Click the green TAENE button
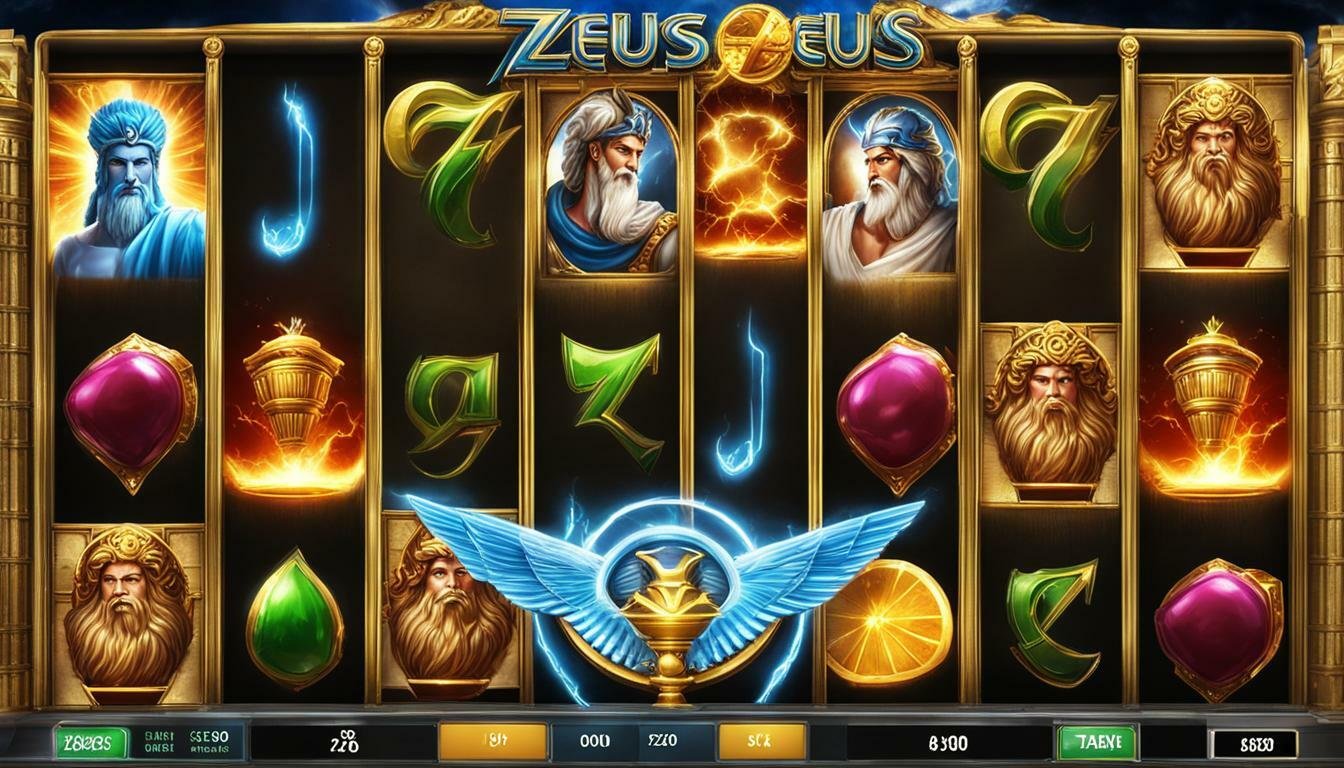 pyautogui.click(x=1096, y=742)
